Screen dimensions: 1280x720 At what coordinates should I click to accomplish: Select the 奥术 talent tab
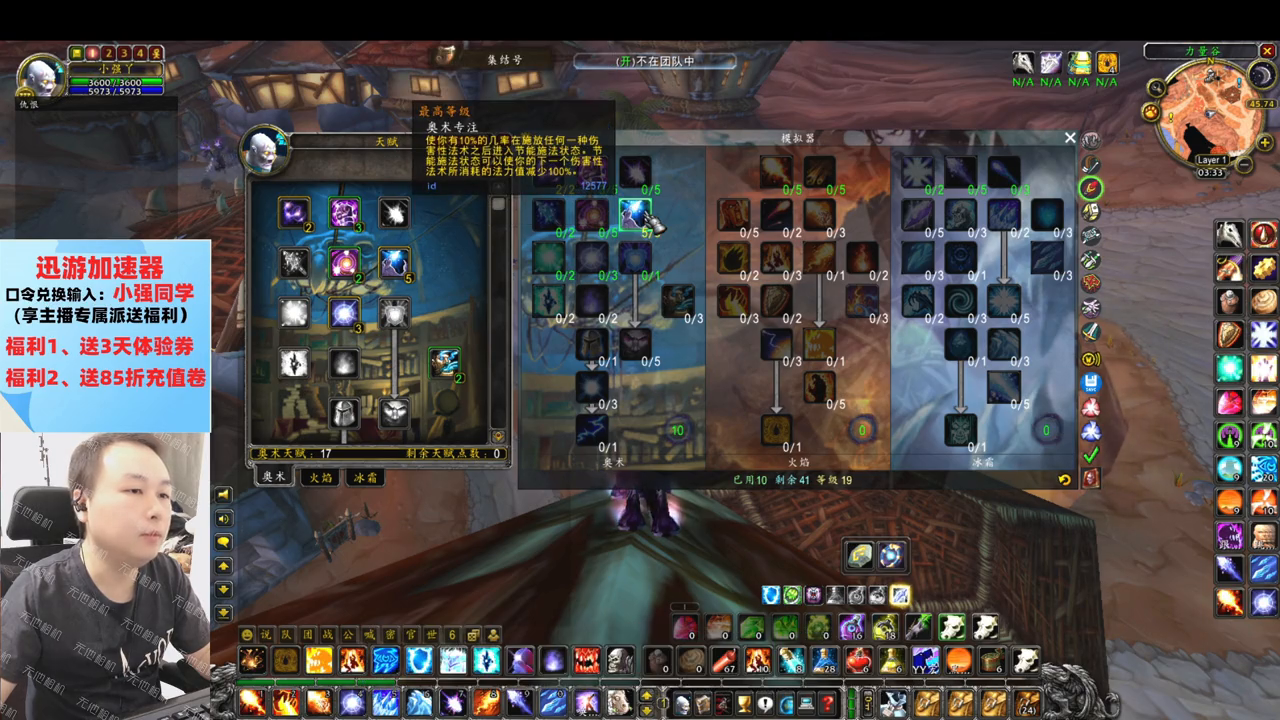(274, 478)
